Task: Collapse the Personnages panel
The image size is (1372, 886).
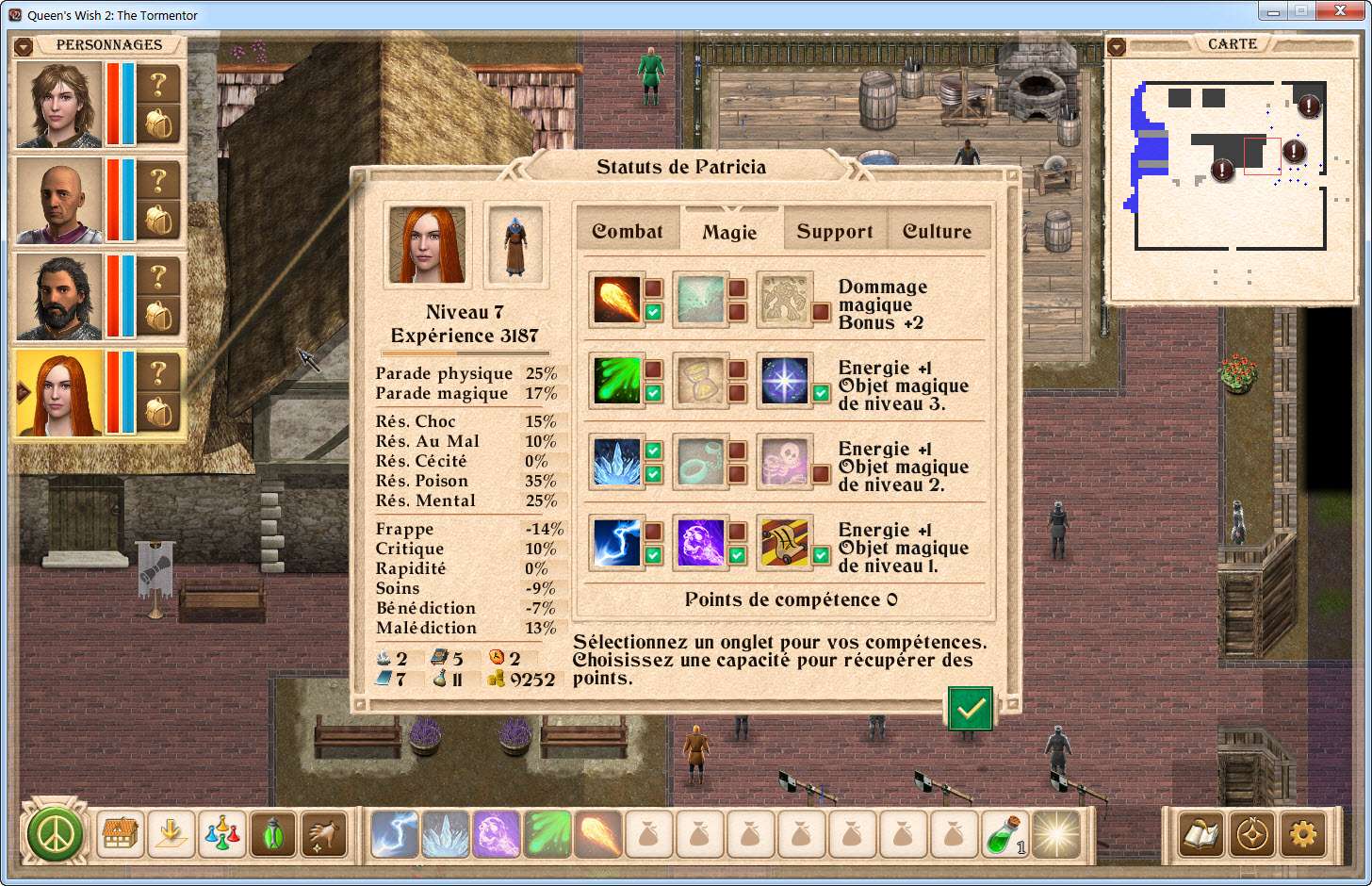Action: 24,46
